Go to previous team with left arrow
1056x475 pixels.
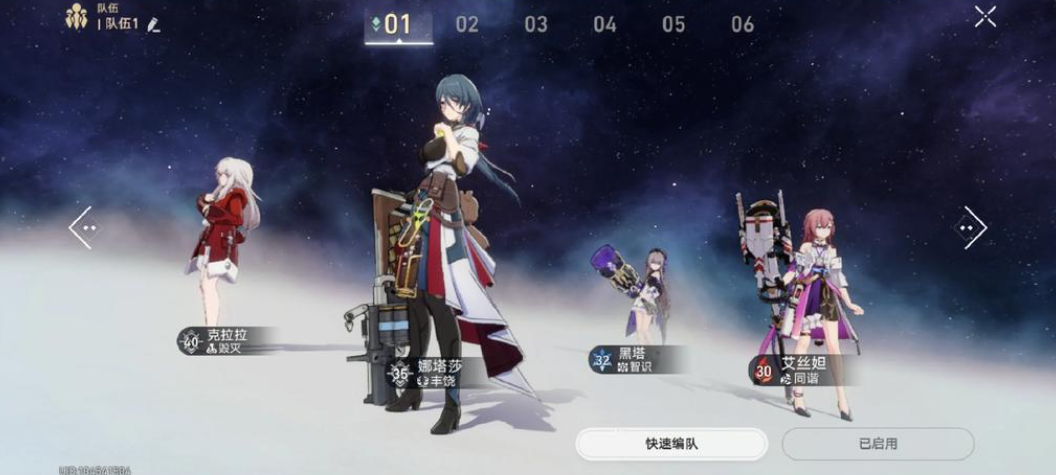click(x=82, y=228)
